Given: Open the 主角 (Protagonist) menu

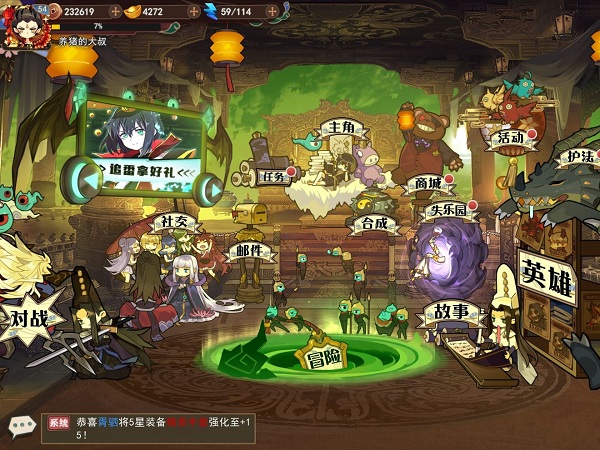Looking at the screenshot, I should click(336, 129).
